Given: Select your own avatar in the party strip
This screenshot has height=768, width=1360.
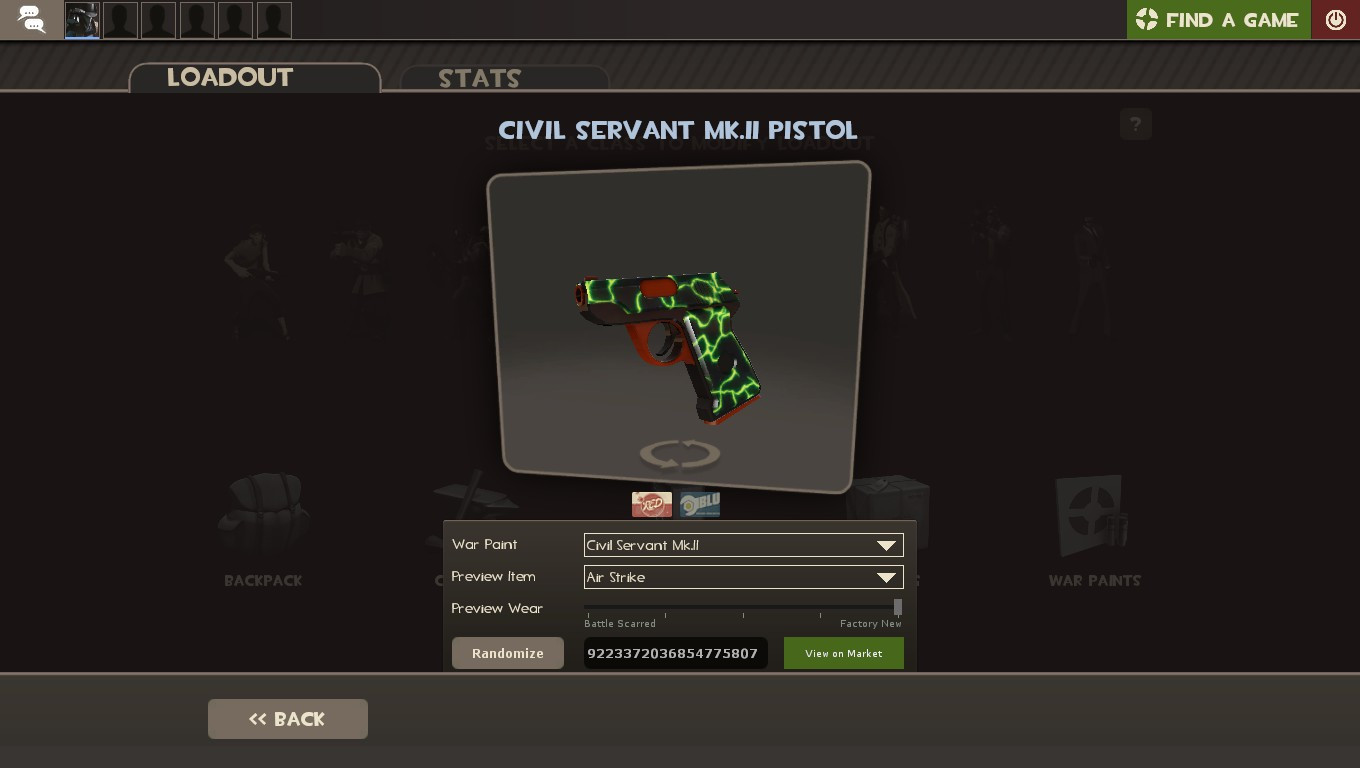Looking at the screenshot, I should click(x=81, y=19).
